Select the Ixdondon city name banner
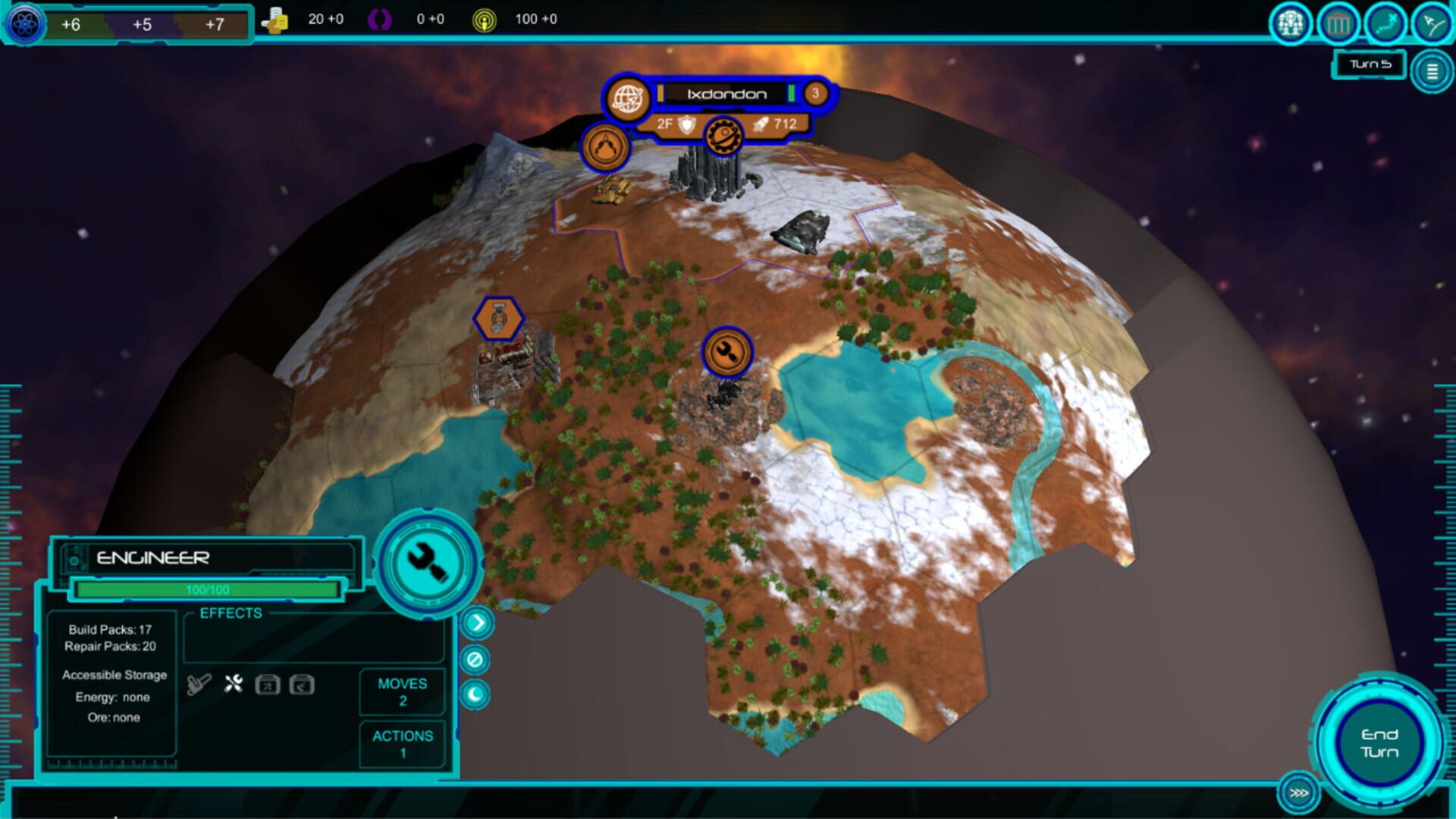Image resolution: width=1456 pixels, height=819 pixels. 726,94
